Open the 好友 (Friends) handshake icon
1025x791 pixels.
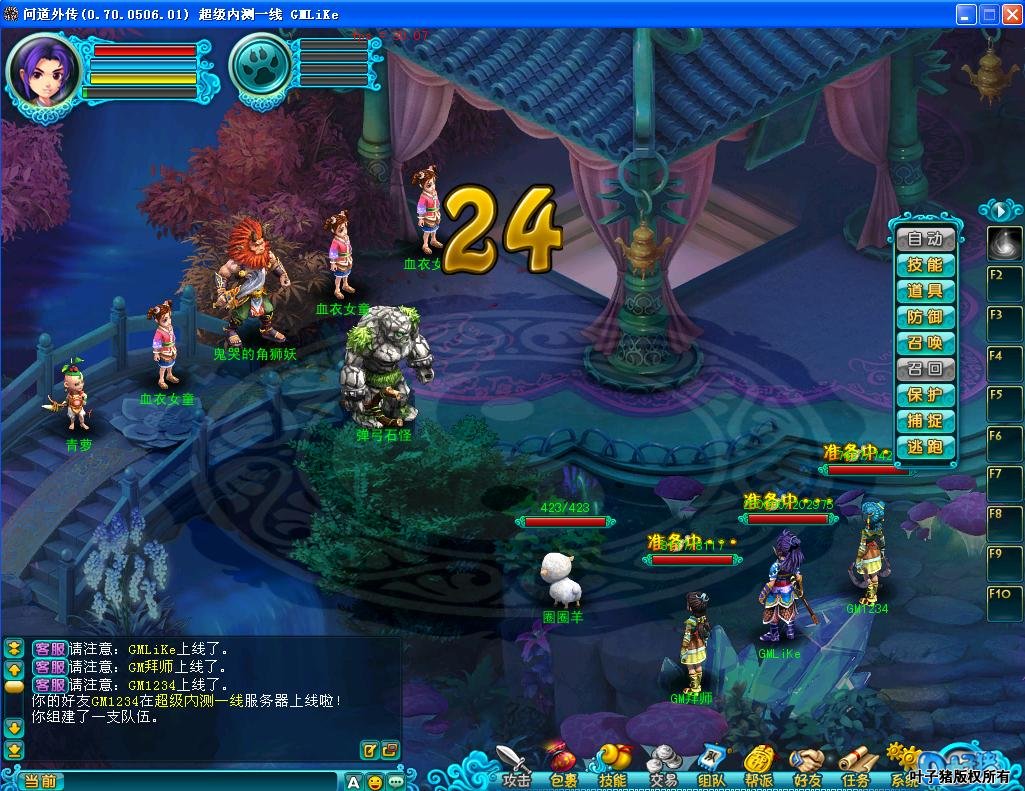click(807, 764)
